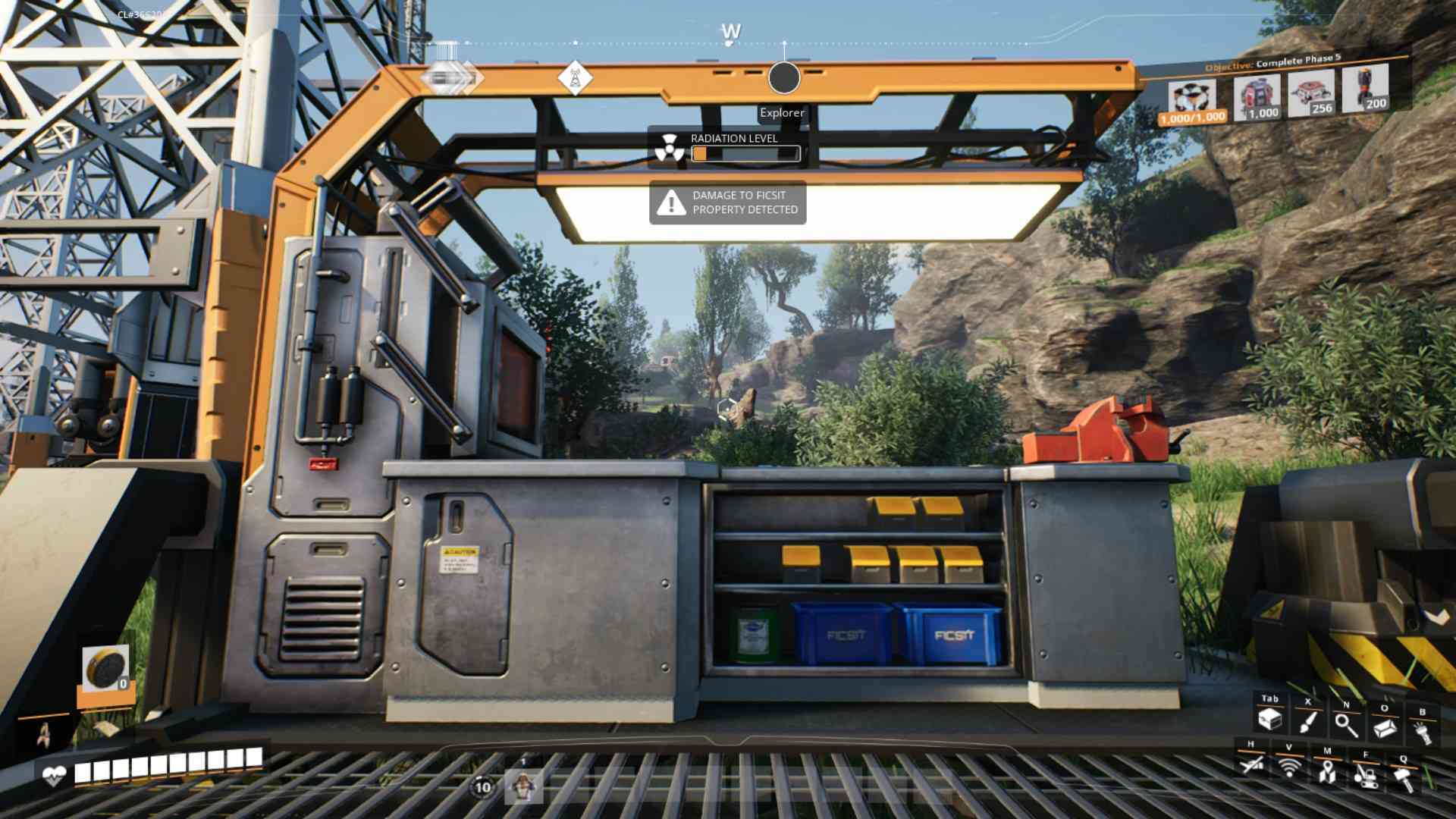Open the map pin icon
1456x819 pixels.
click(1326, 772)
